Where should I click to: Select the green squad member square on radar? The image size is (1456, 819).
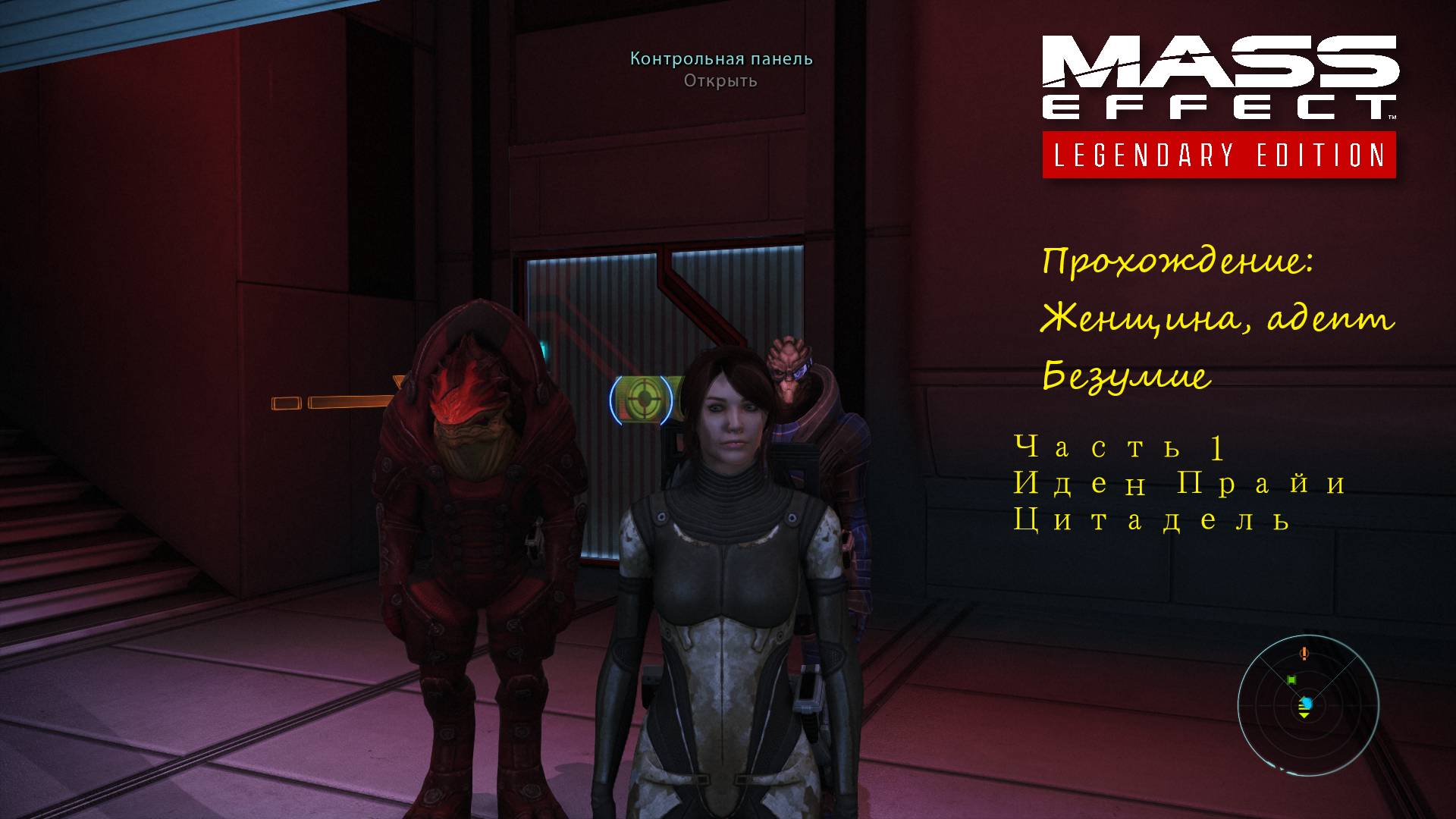[1292, 680]
